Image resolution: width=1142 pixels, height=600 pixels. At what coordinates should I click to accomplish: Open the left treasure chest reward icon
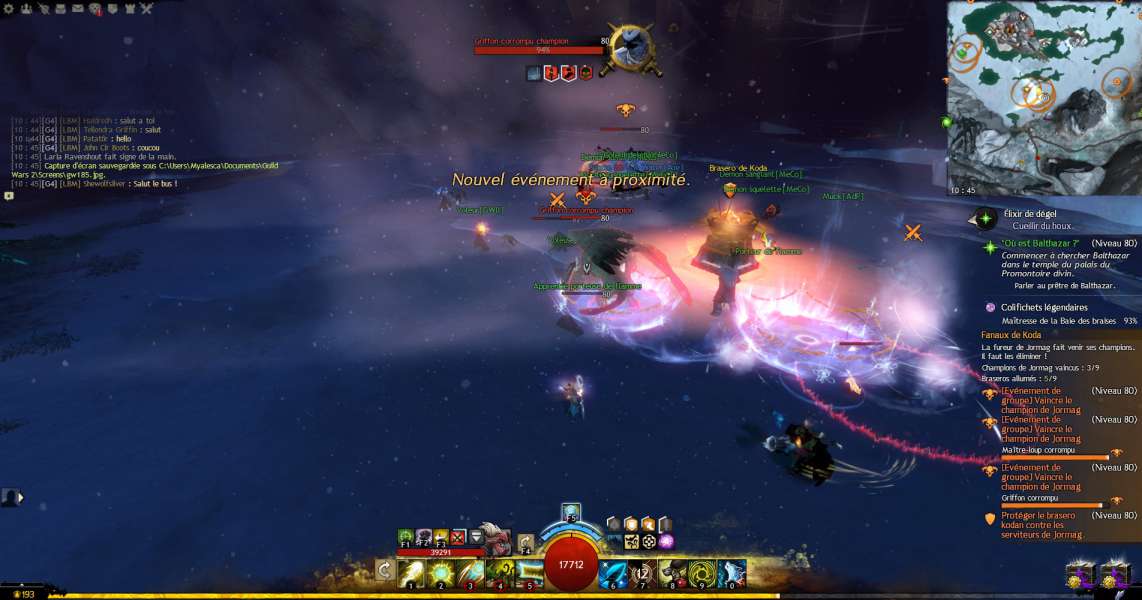1081,576
